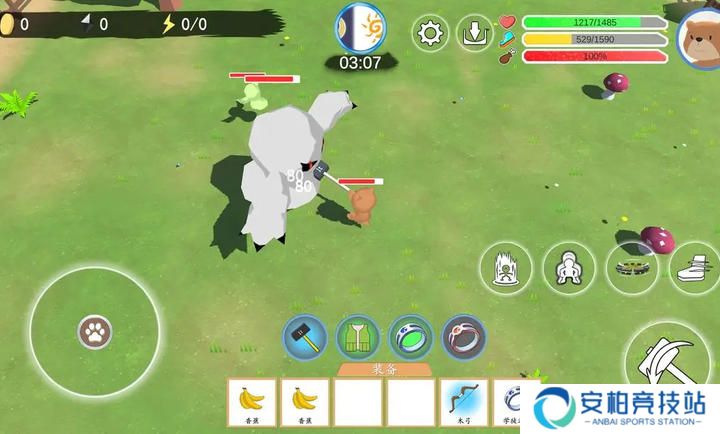This screenshot has width=720, height=434.
Task: Open the gear settings menu
Action: pyautogui.click(x=431, y=33)
